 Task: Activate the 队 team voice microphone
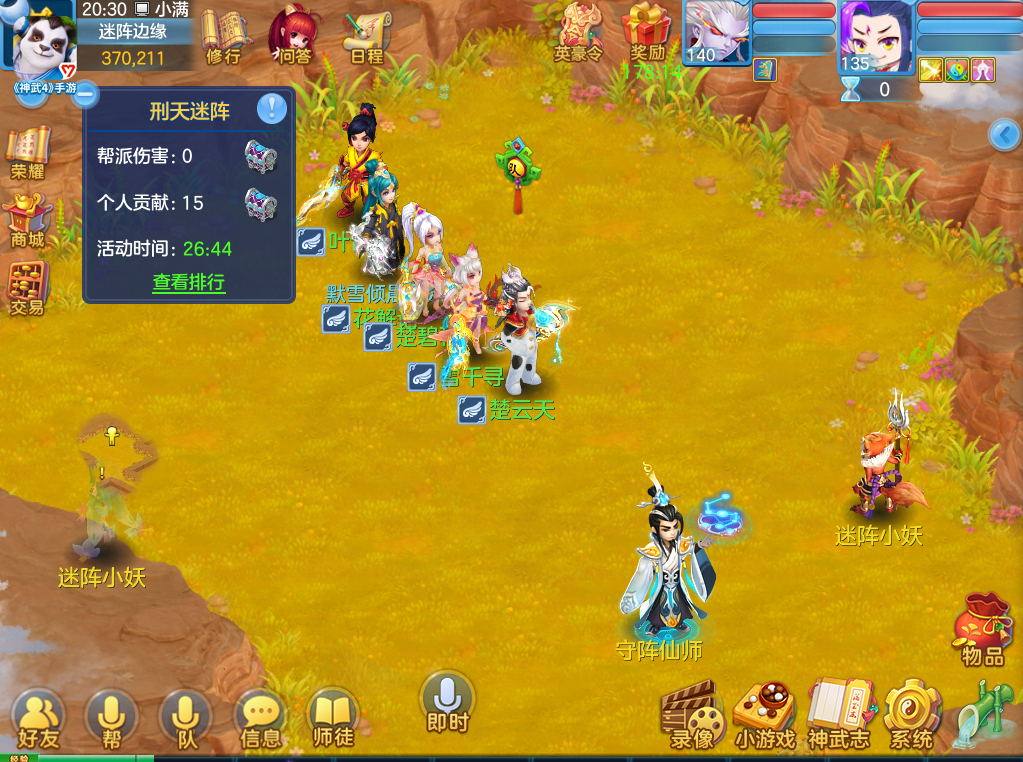pos(185,718)
